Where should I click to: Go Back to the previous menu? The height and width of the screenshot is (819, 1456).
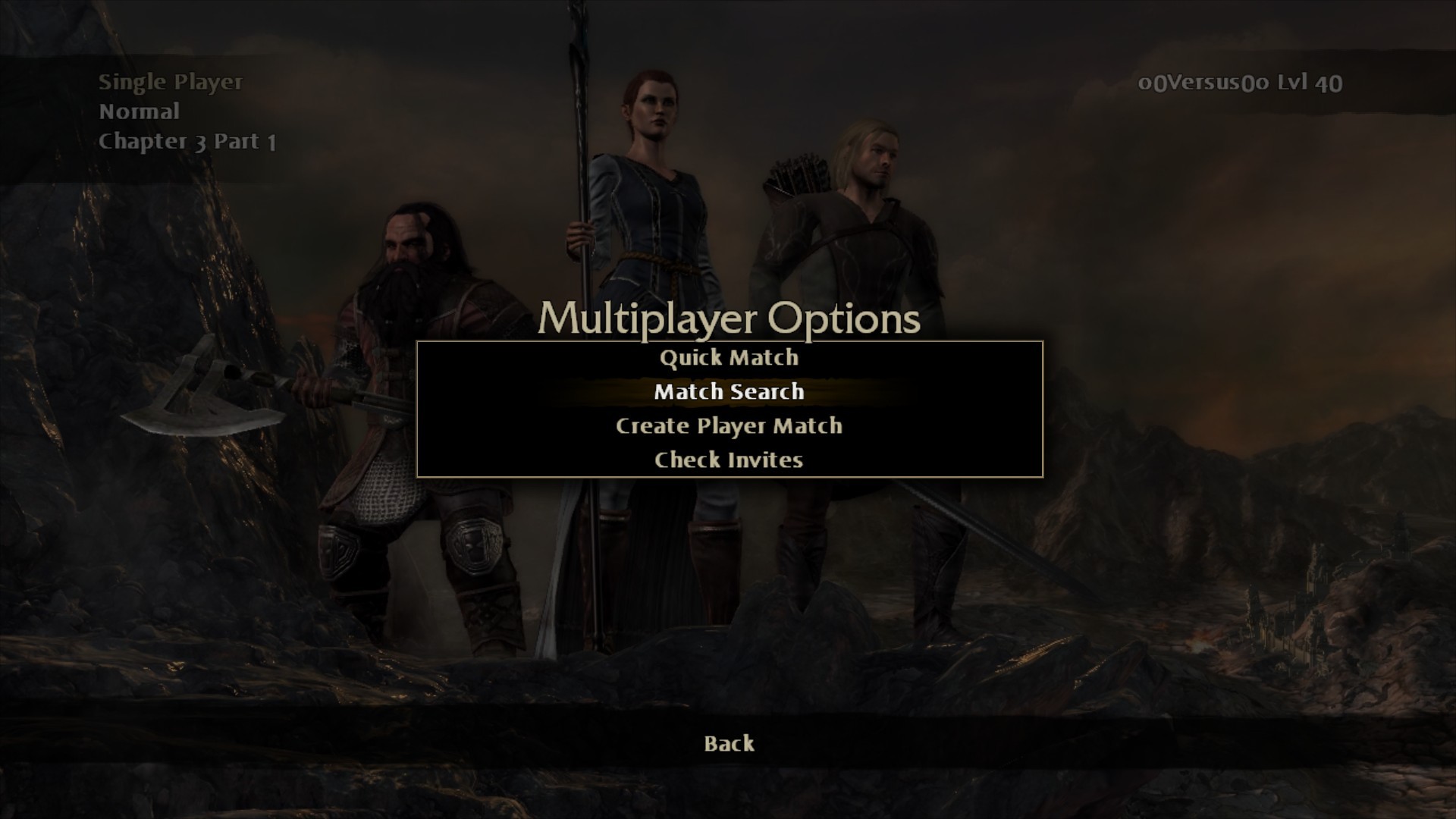point(729,743)
